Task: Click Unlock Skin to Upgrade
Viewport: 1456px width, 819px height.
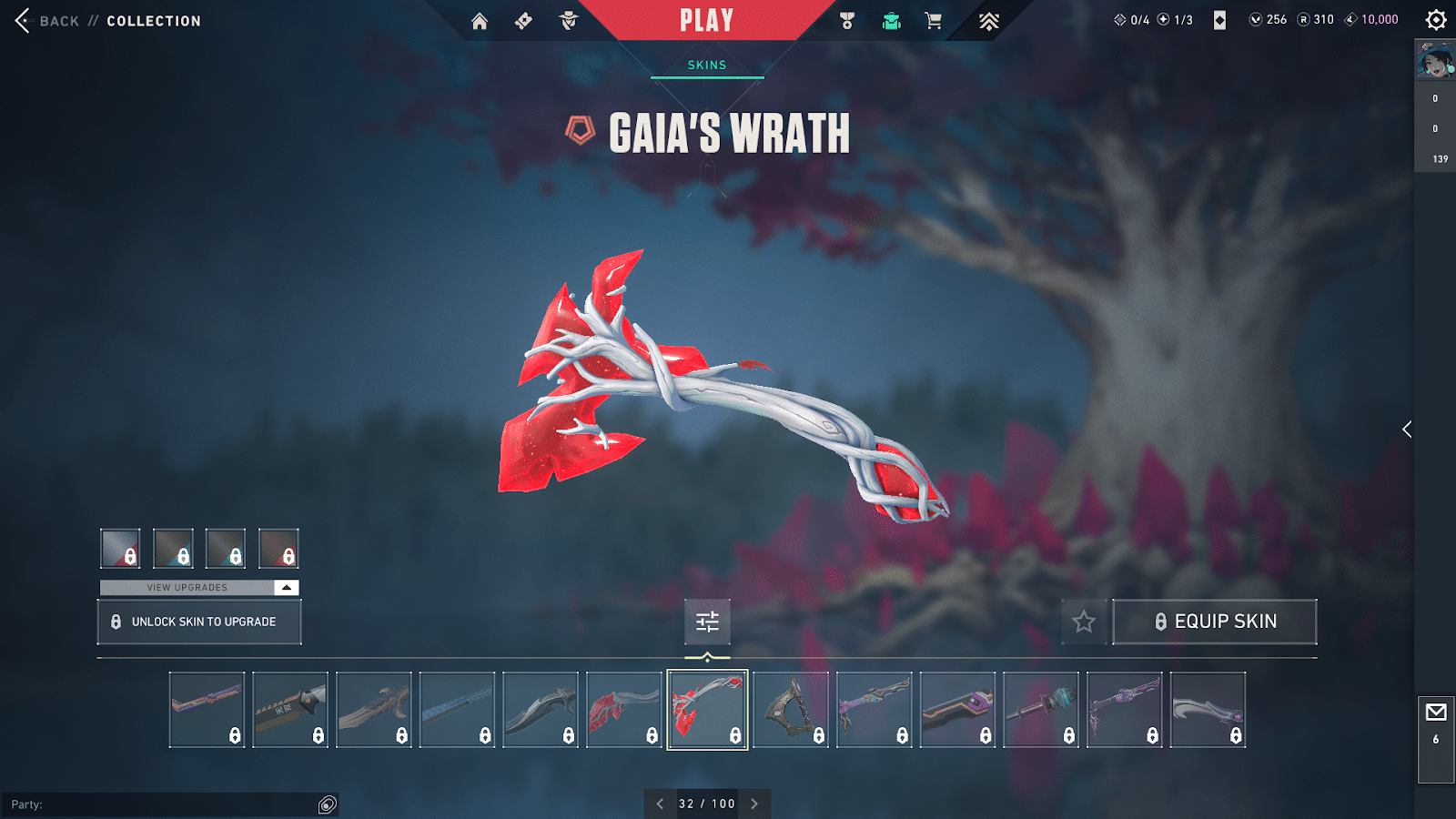Action: tap(199, 622)
